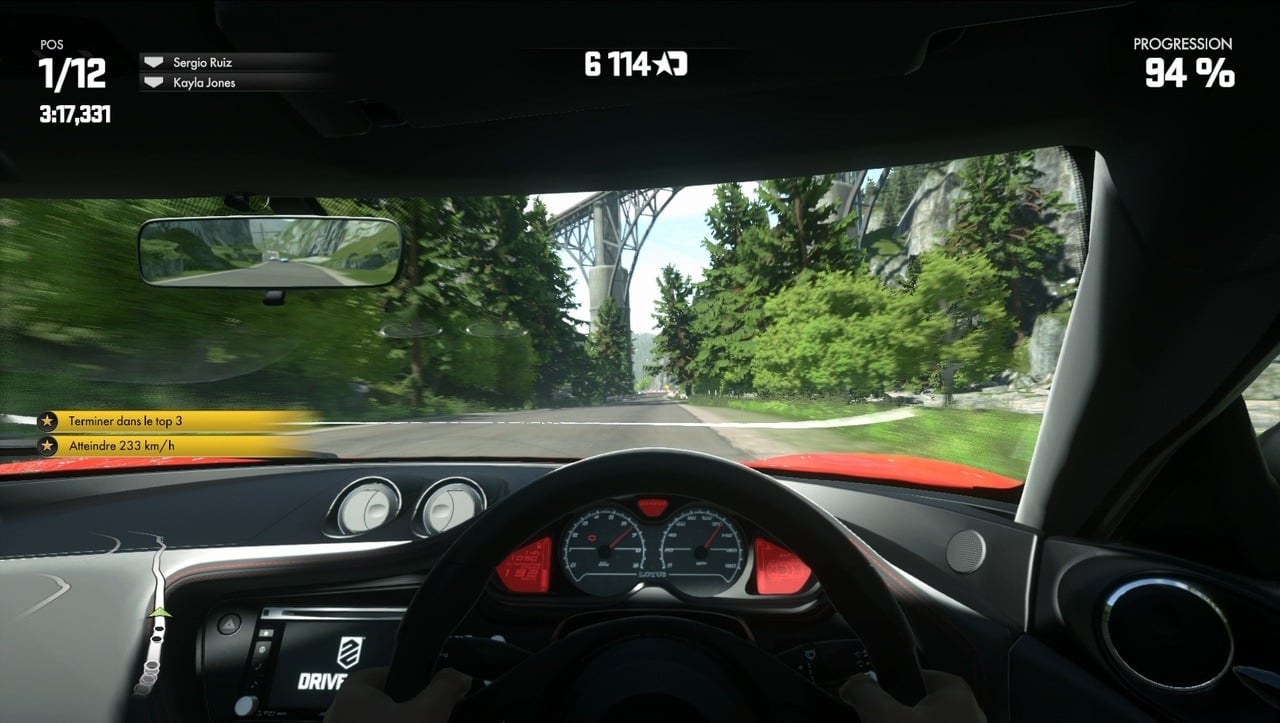Select Sergio Ruiz's flag icon
Screen dimensions: 1280x723
pyautogui.click(x=155, y=61)
